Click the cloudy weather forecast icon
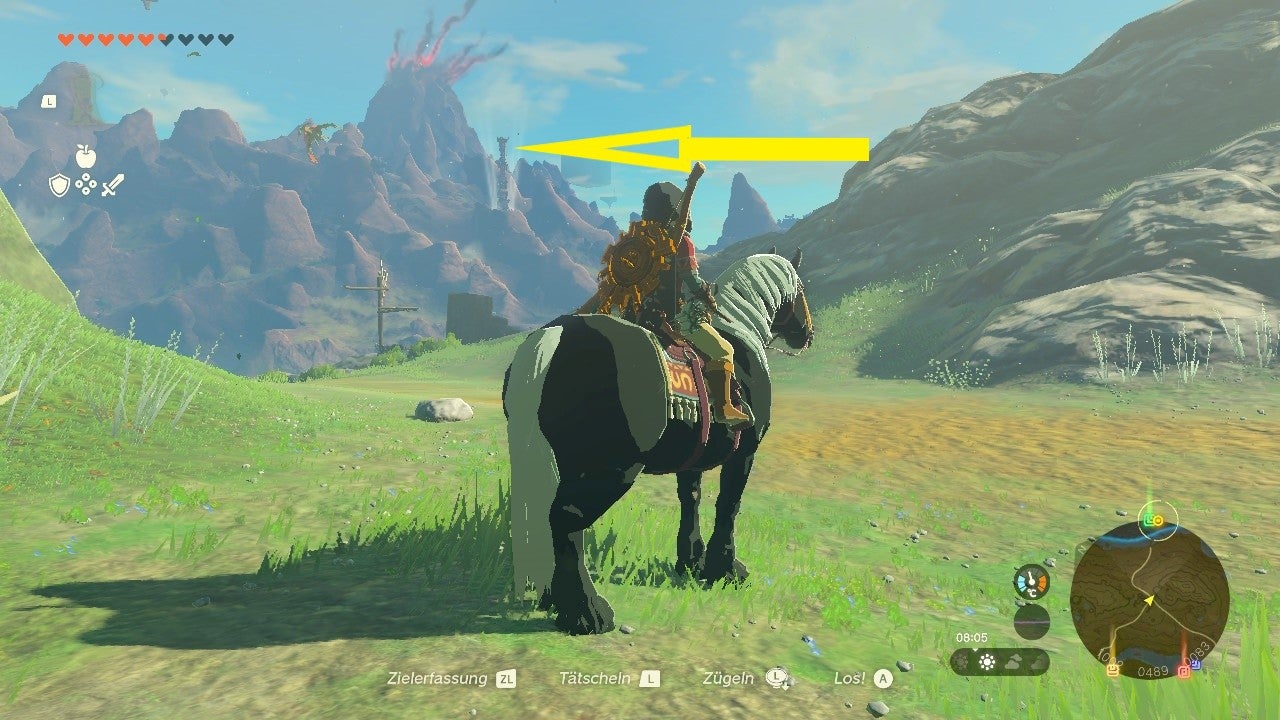Image resolution: width=1280 pixels, height=720 pixels. (1014, 660)
